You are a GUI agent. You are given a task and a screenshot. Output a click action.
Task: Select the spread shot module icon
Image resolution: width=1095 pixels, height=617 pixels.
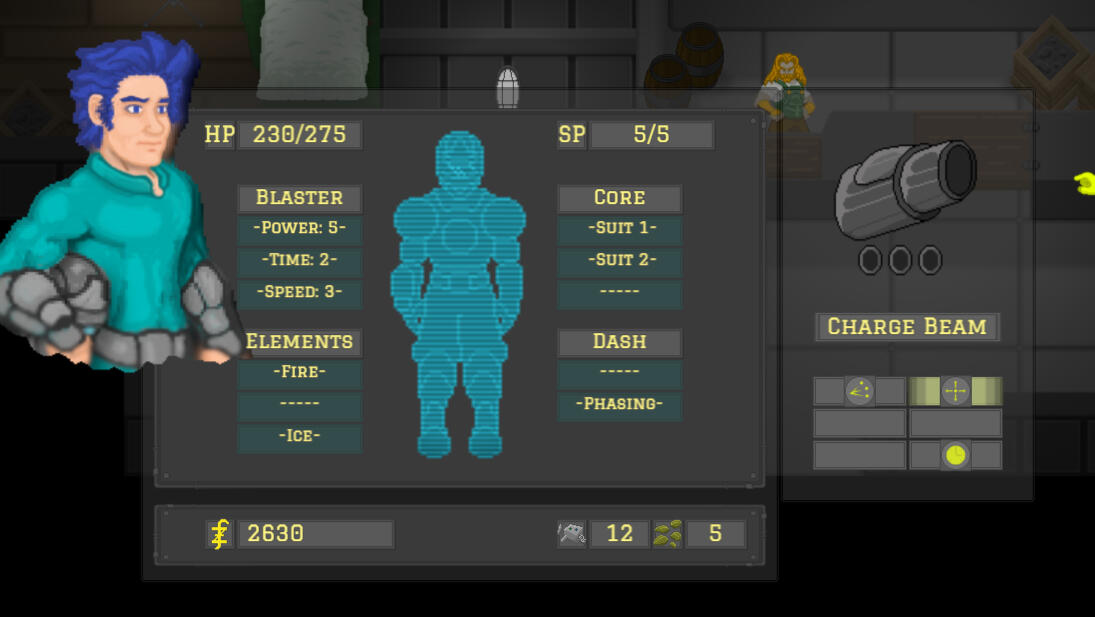click(x=859, y=391)
